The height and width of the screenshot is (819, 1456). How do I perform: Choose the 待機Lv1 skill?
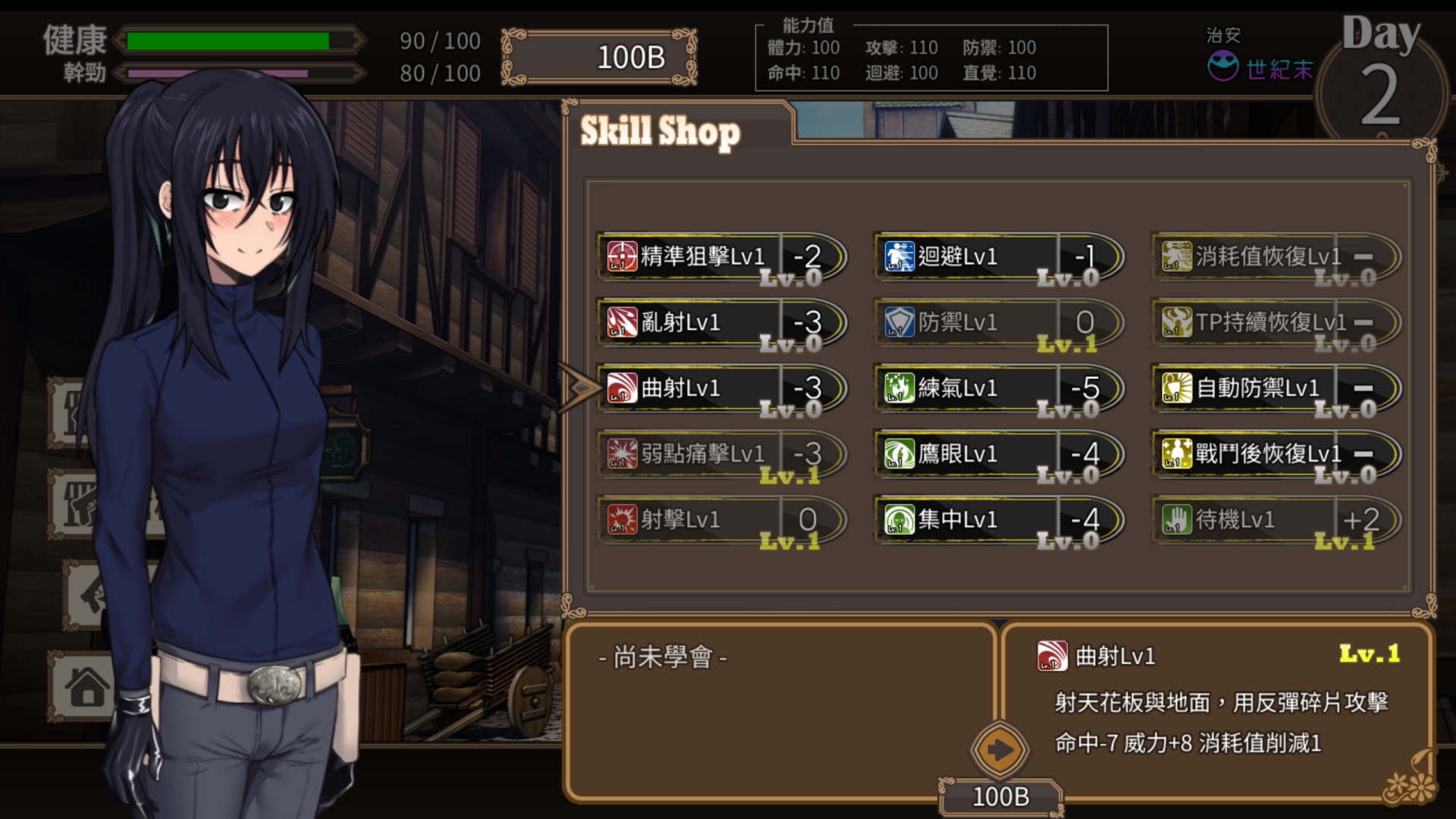click(x=1275, y=520)
